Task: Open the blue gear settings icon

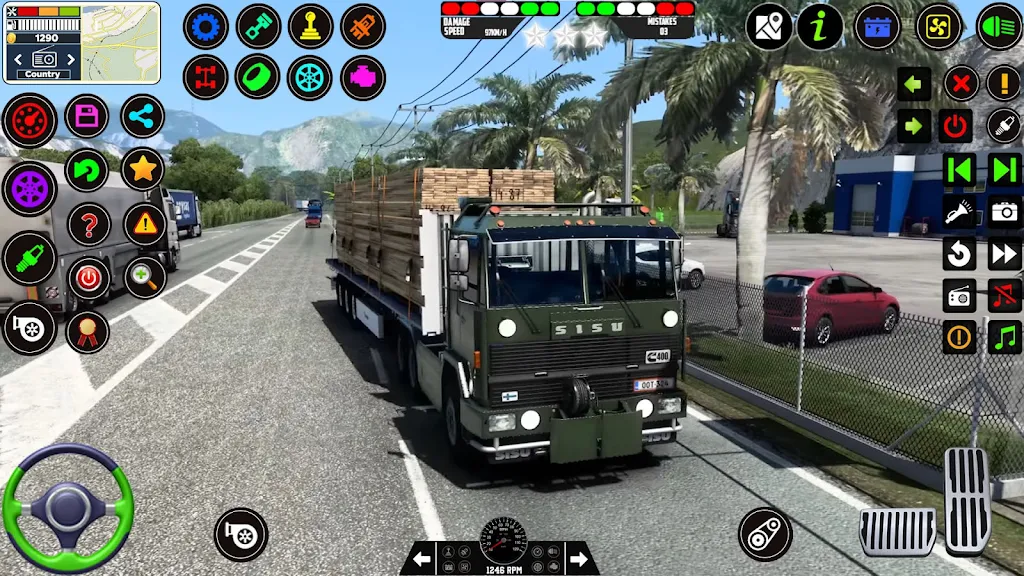Action: 206,26
